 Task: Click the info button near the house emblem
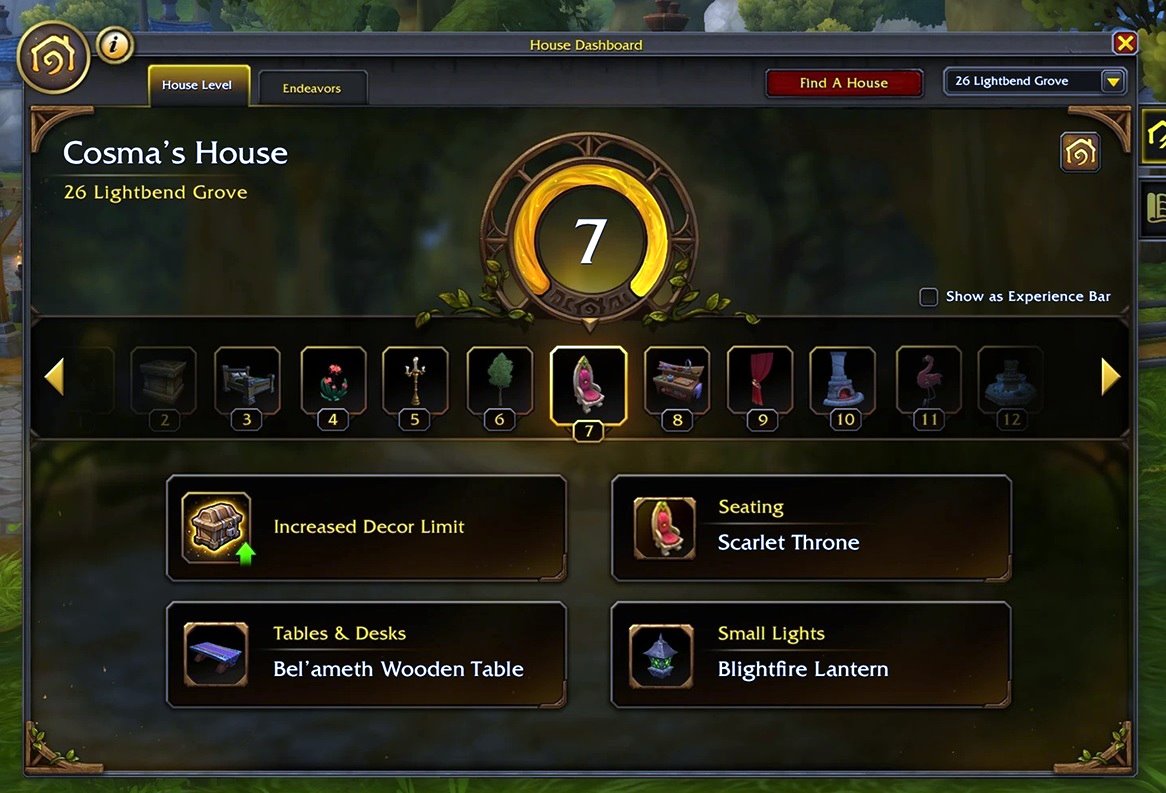tap(116, 44)
